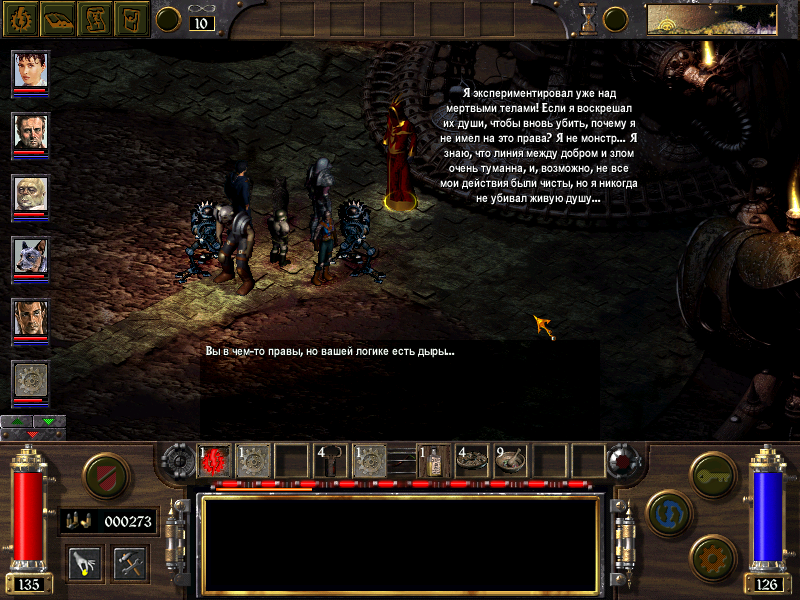Screen dimensions: 800x600
Task: Open the crossed hammer and wrench tools
Action: [130, 562]
